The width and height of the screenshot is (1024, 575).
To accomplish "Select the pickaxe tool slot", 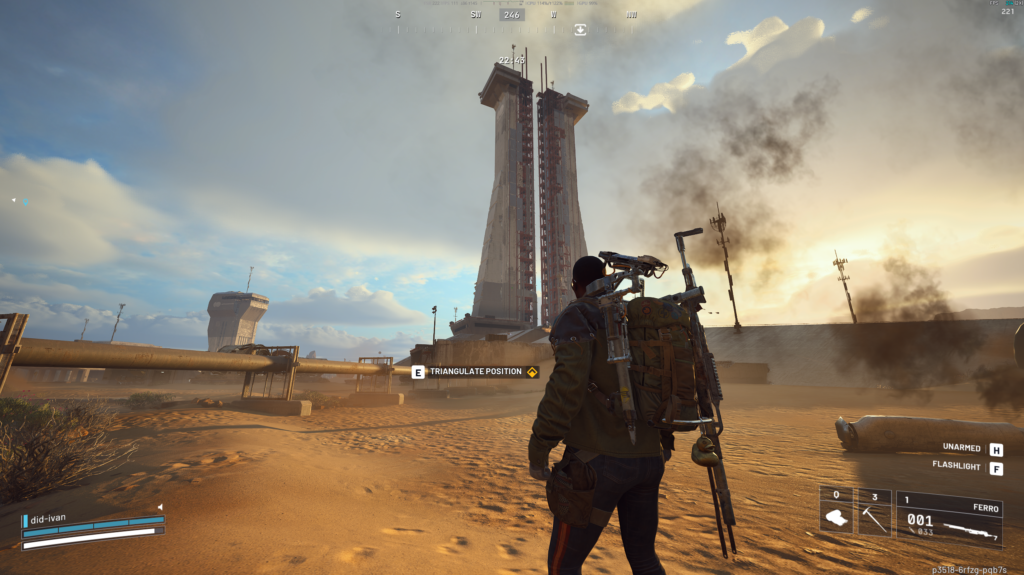I will 874,513.
